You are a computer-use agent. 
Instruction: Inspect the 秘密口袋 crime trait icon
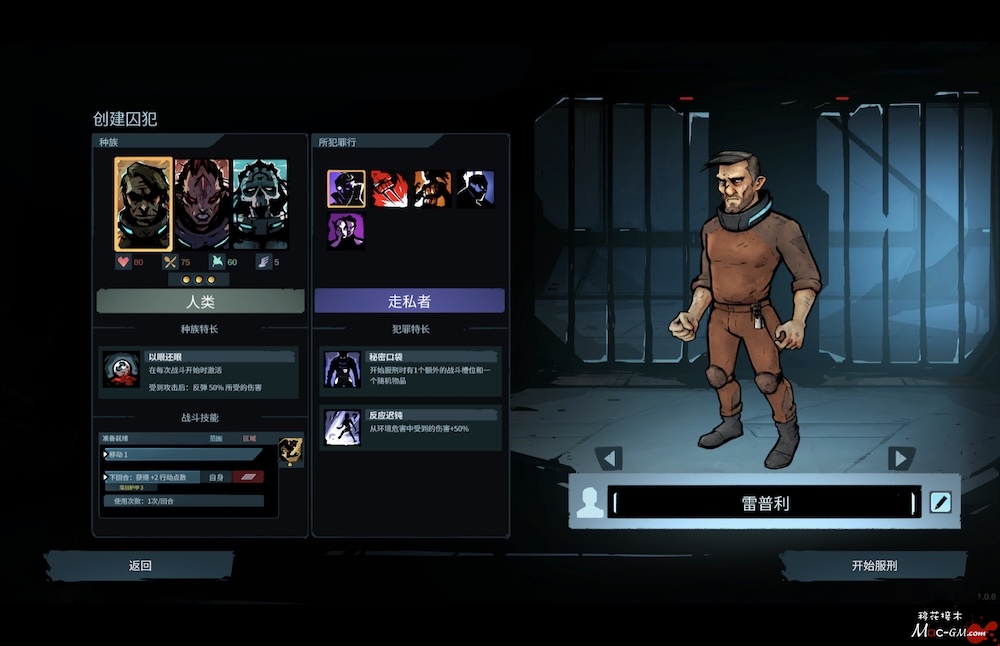point(342,369)
